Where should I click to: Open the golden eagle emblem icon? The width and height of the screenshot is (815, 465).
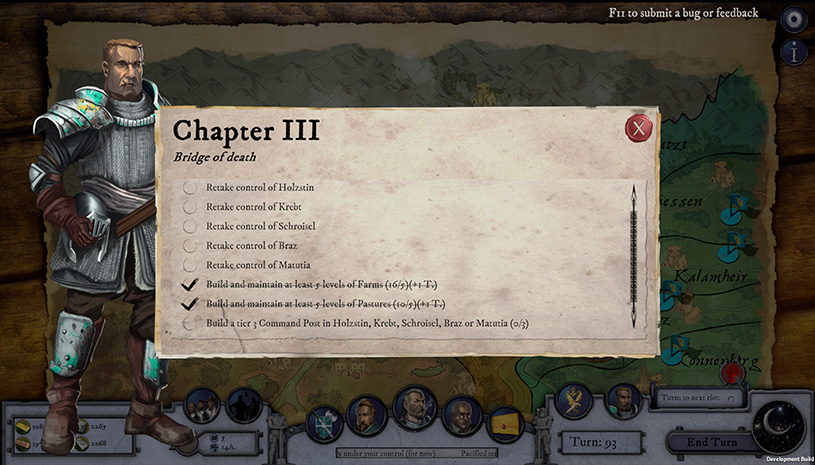(x=574, y=402)
